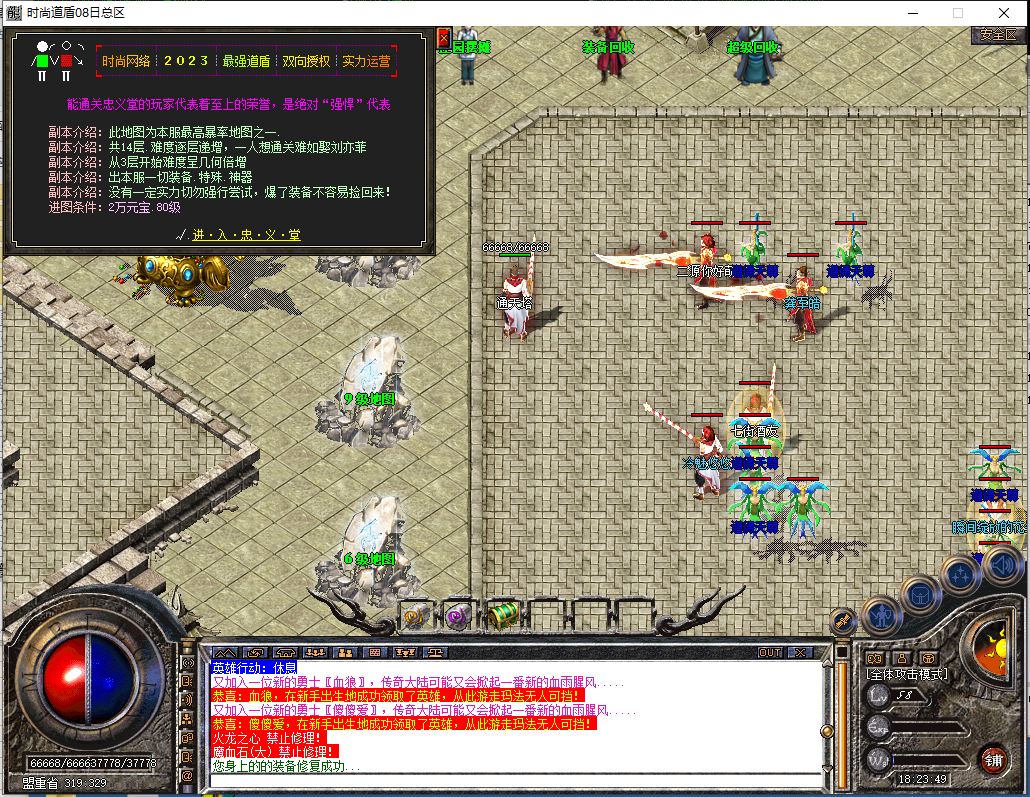Open the skills sparkle round button
Viewport: 1030px width, 797px height.
961,574
